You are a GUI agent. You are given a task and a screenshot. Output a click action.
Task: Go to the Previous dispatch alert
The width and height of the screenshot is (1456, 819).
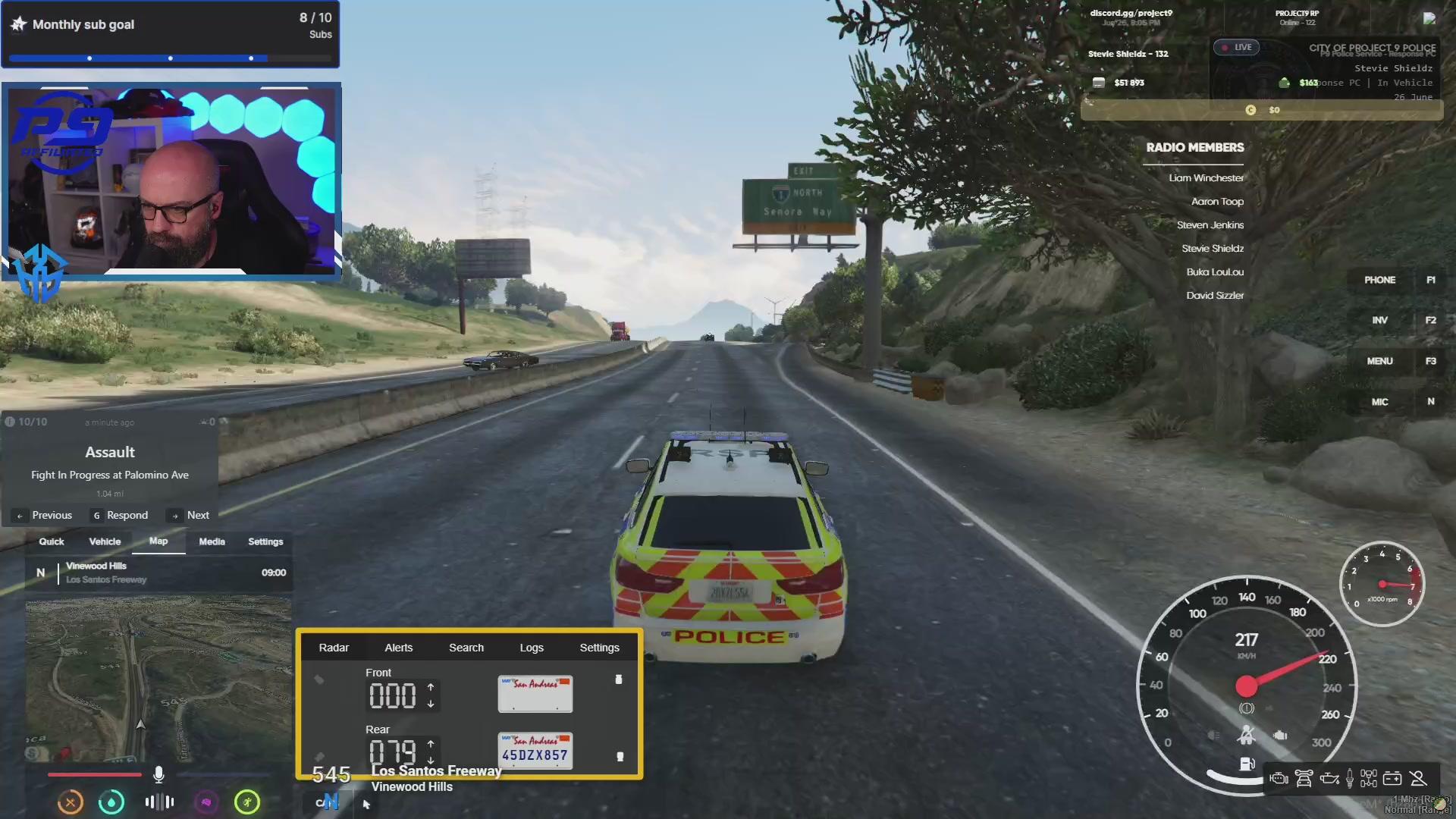point(45,516)
